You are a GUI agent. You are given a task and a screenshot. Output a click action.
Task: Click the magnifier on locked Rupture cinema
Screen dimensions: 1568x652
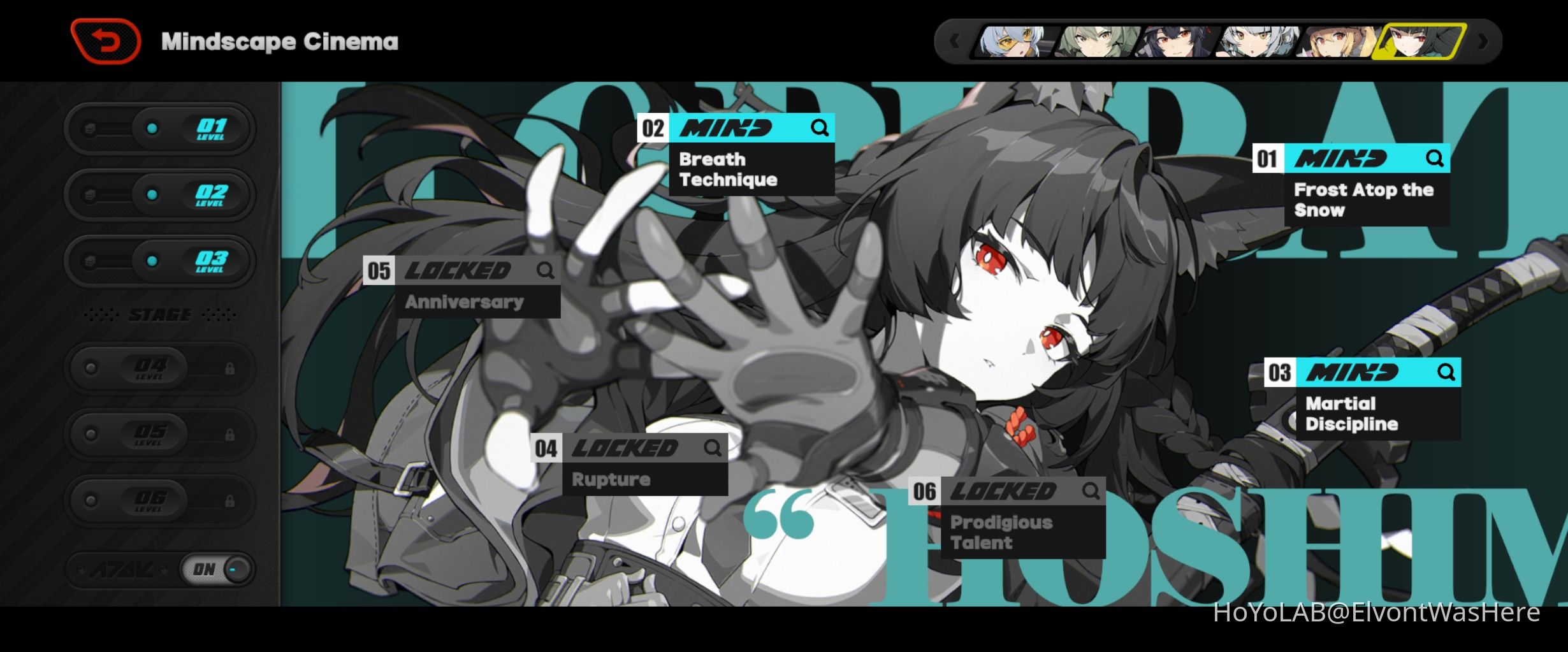713,448
